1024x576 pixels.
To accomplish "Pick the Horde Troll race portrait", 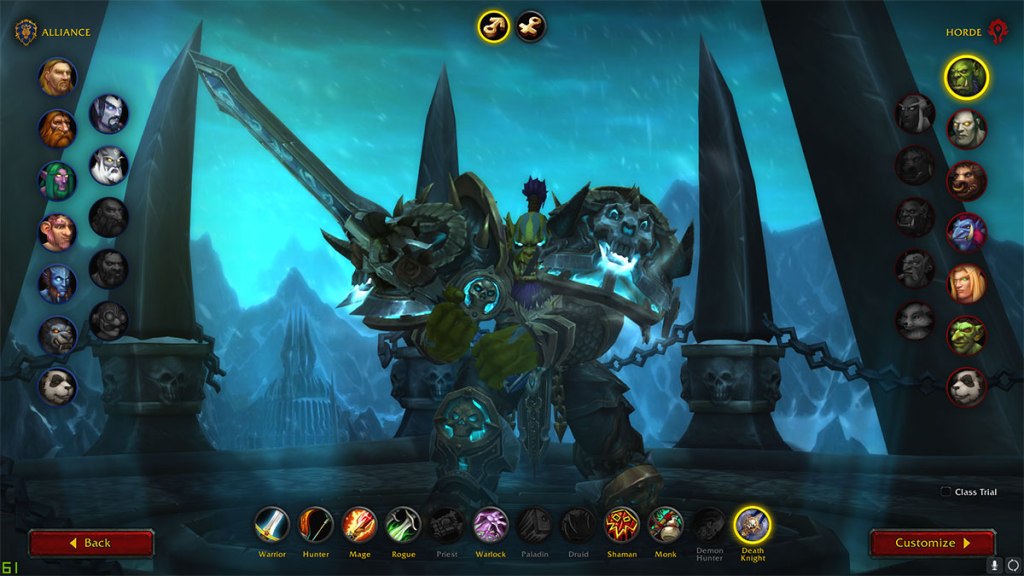I will coord(967,232).
